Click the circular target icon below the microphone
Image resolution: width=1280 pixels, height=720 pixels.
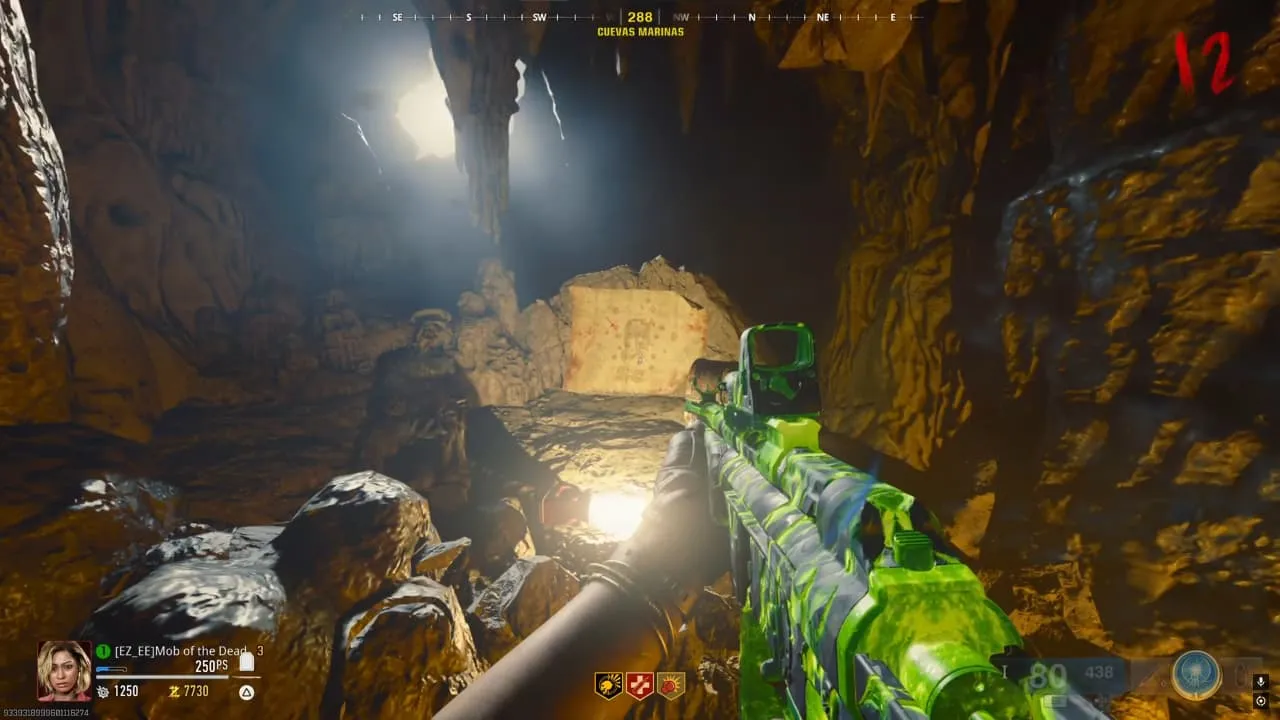[1261, 701]
